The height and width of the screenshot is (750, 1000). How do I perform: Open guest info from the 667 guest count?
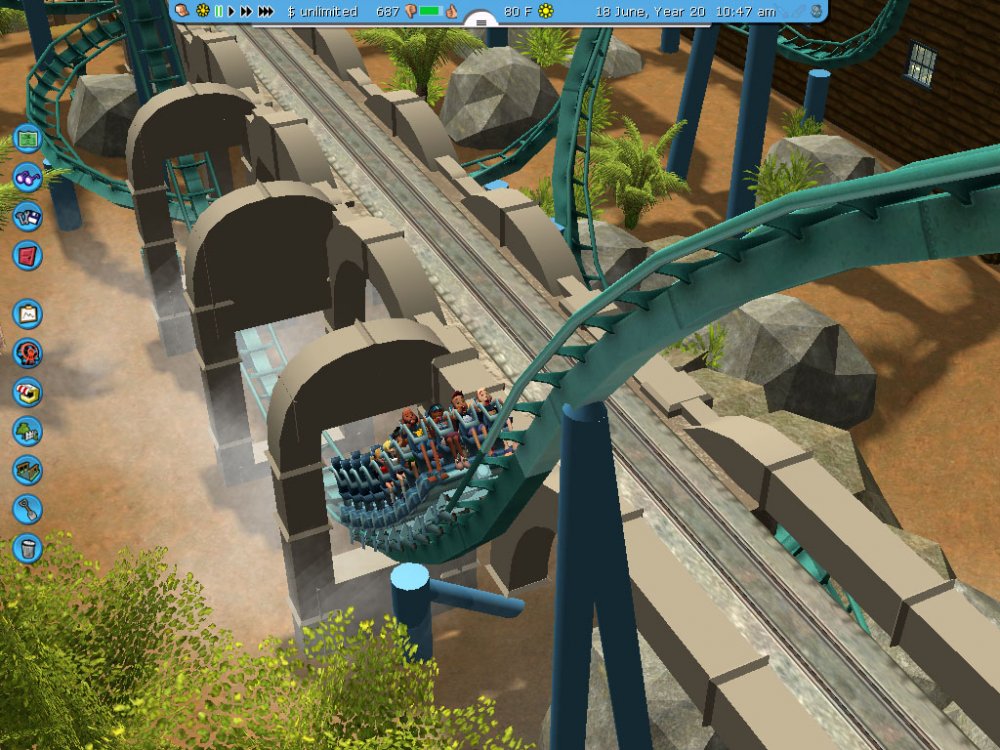(388, 11)
